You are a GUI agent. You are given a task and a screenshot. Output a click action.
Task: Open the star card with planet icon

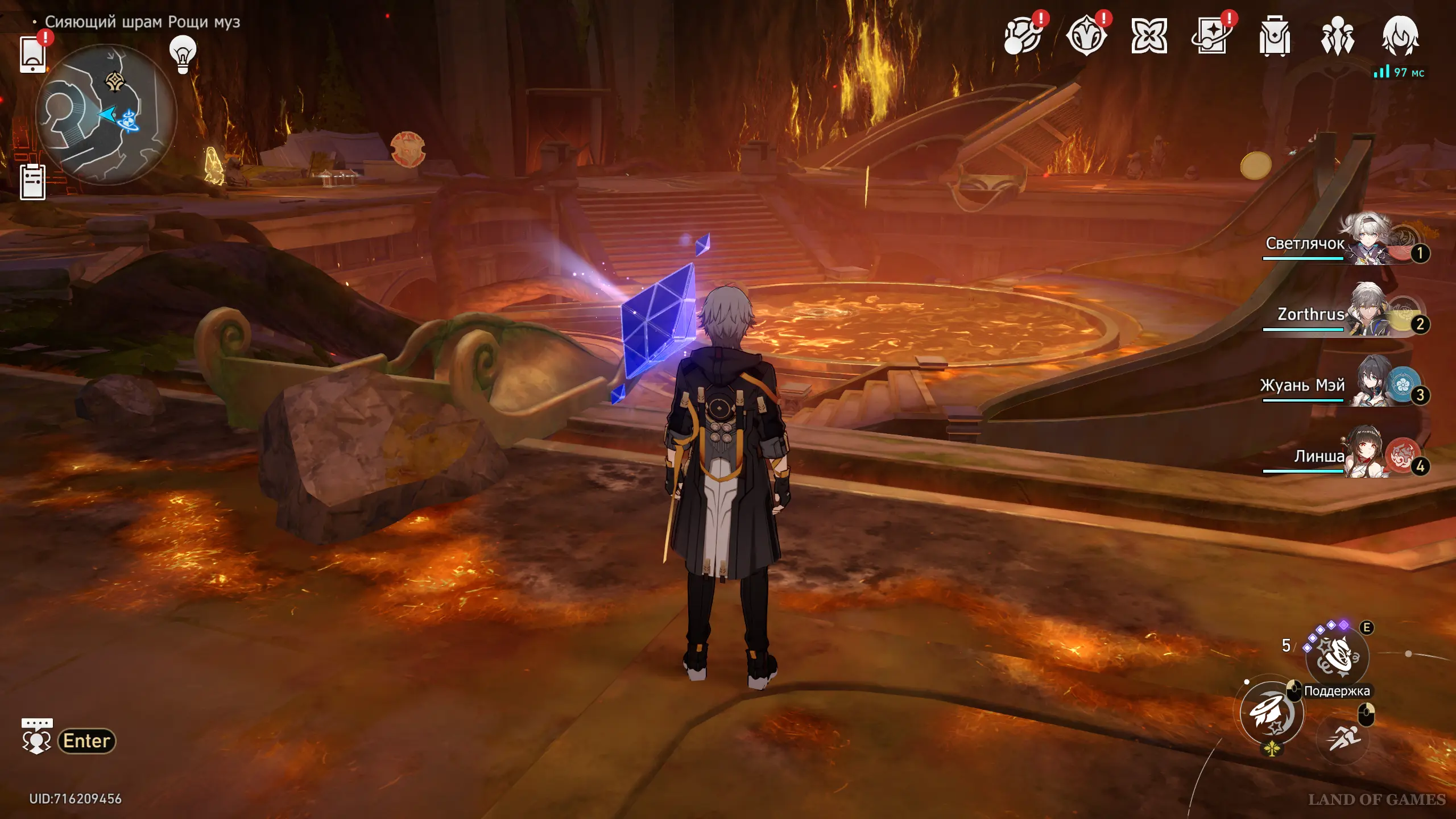1211,36
